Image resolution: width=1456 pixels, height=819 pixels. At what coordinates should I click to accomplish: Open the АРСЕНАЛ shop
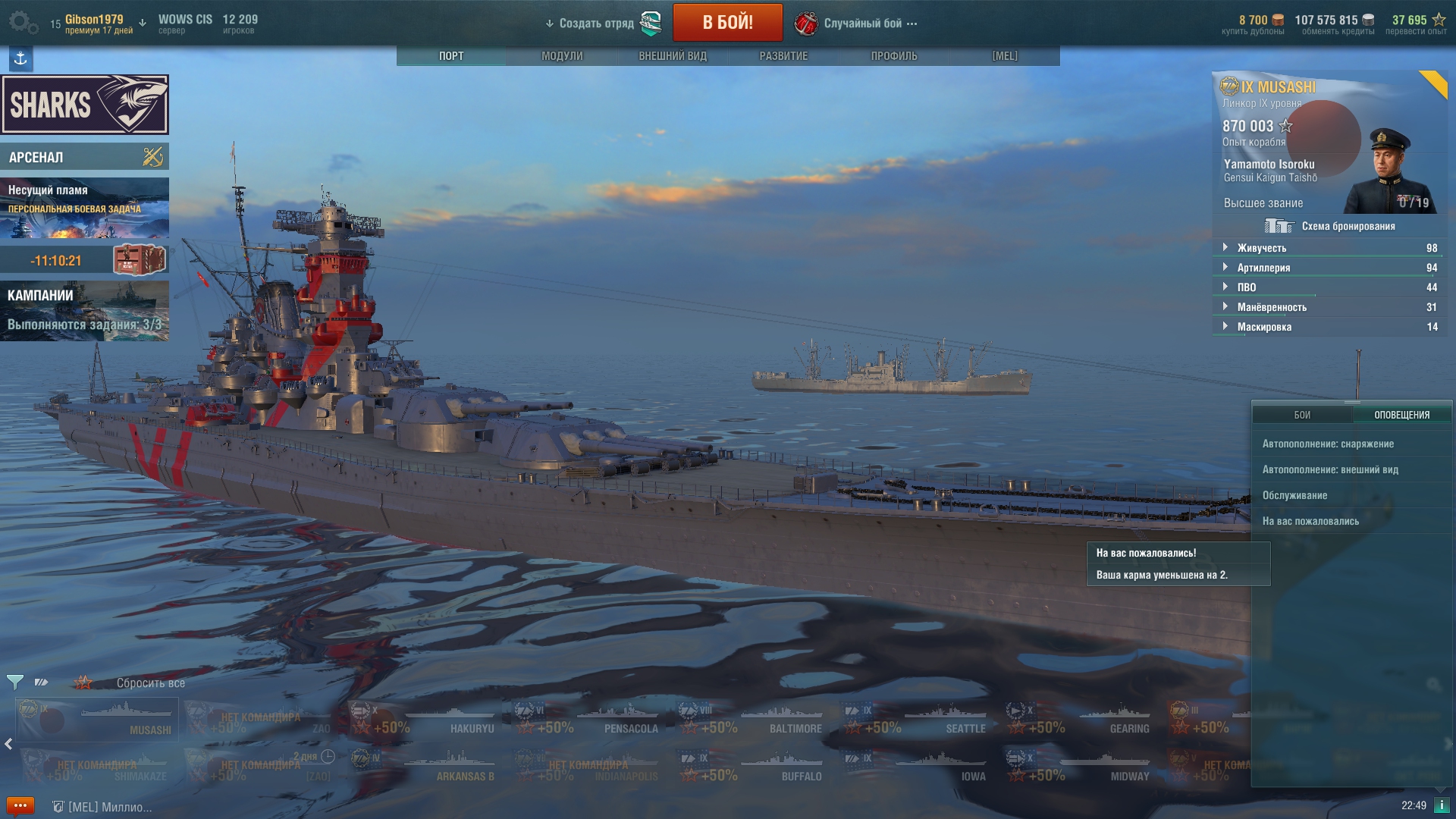pos(84,157)
